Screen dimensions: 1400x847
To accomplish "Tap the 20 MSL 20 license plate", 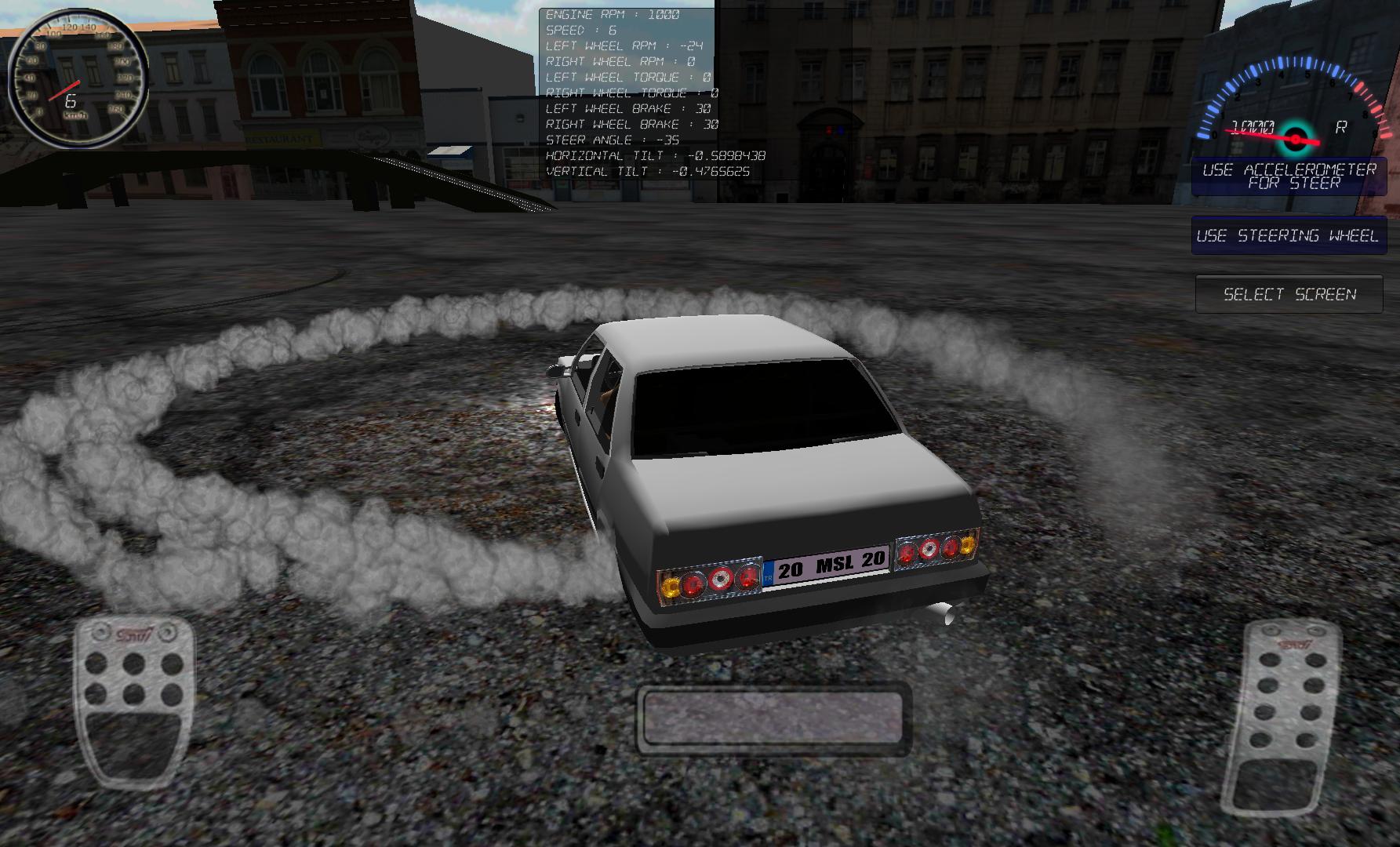I will (826, 565).
